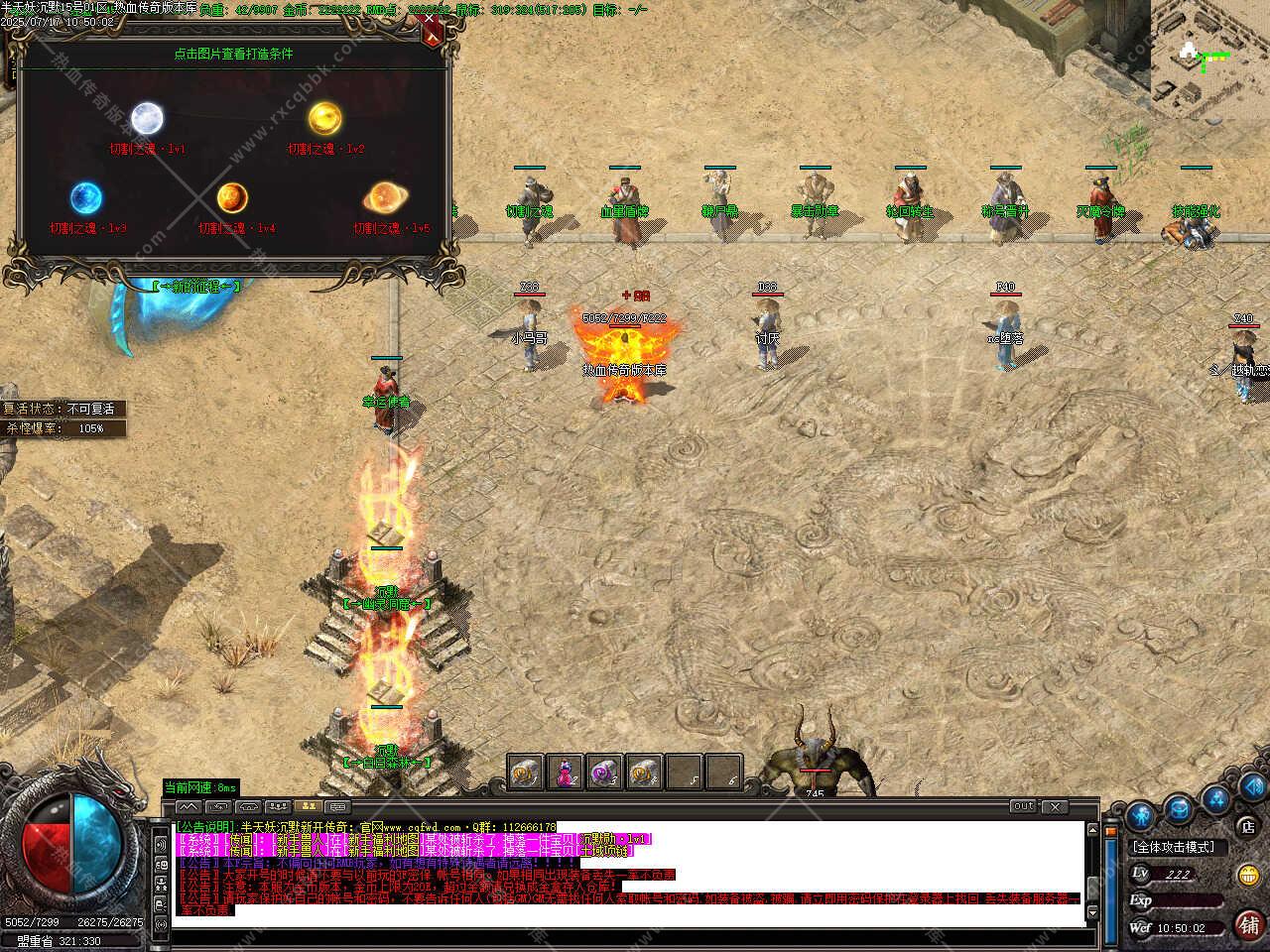Open the red 铺 stall button
Viewport: 1270px width, 952px height.
click(x=1248, y=924)
